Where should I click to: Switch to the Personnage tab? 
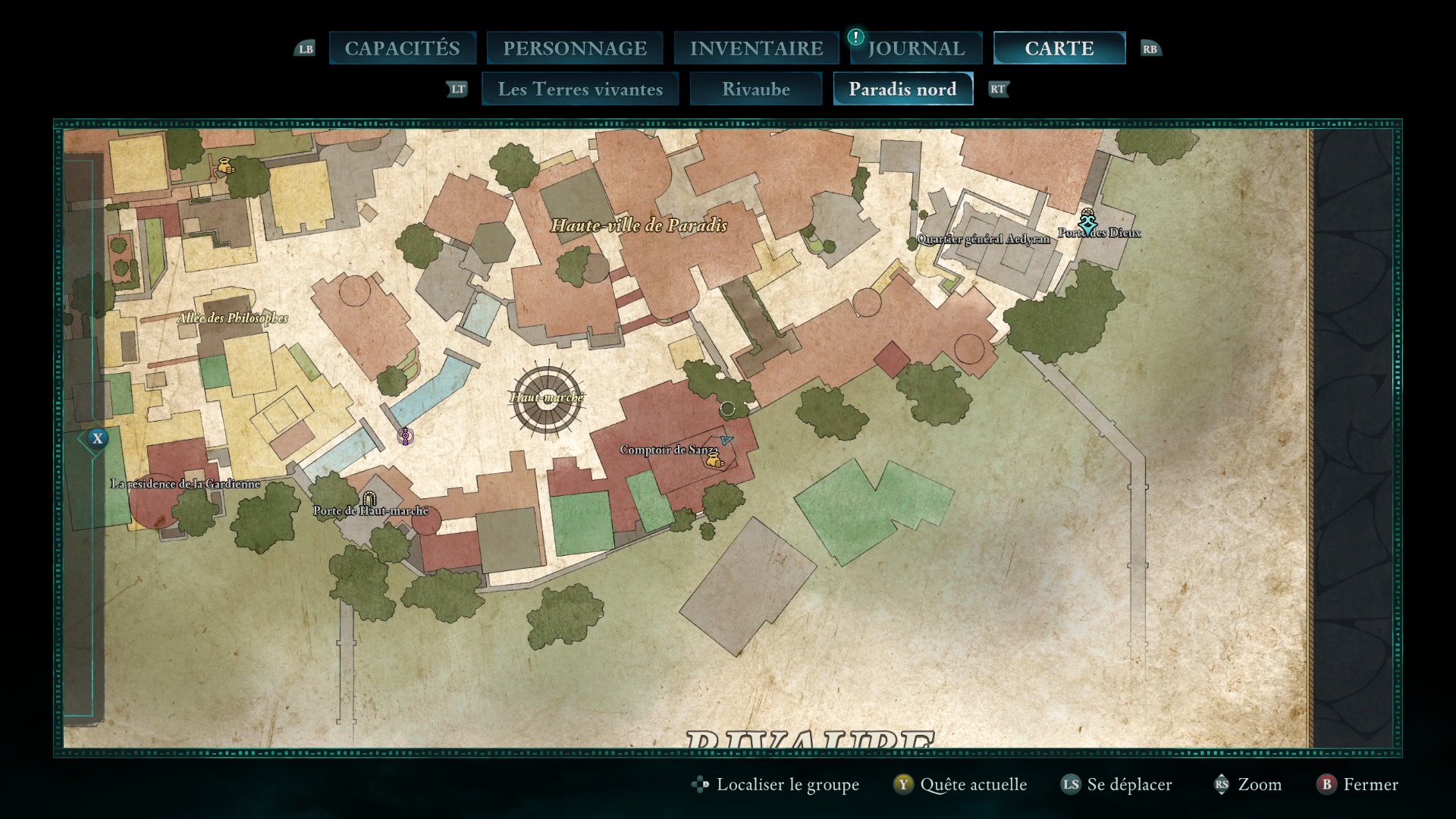coord(575,48)
